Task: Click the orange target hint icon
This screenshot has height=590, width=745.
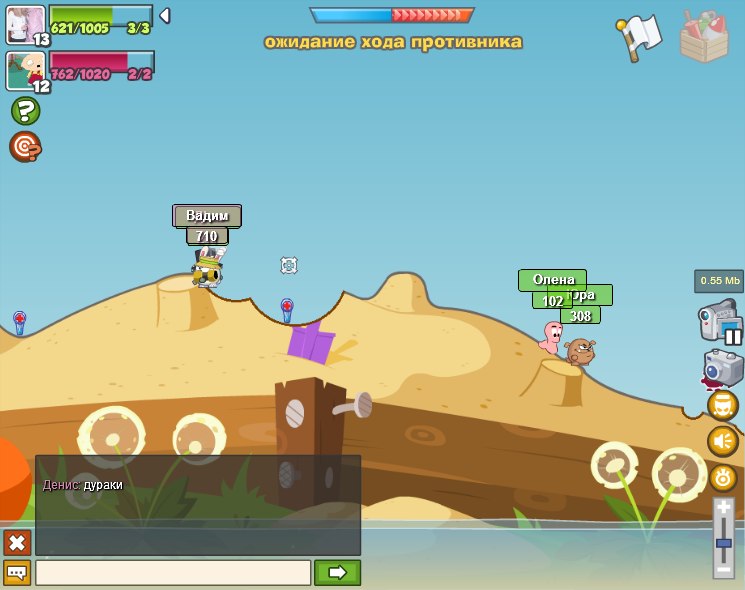Action: click(x=25, y=147)
